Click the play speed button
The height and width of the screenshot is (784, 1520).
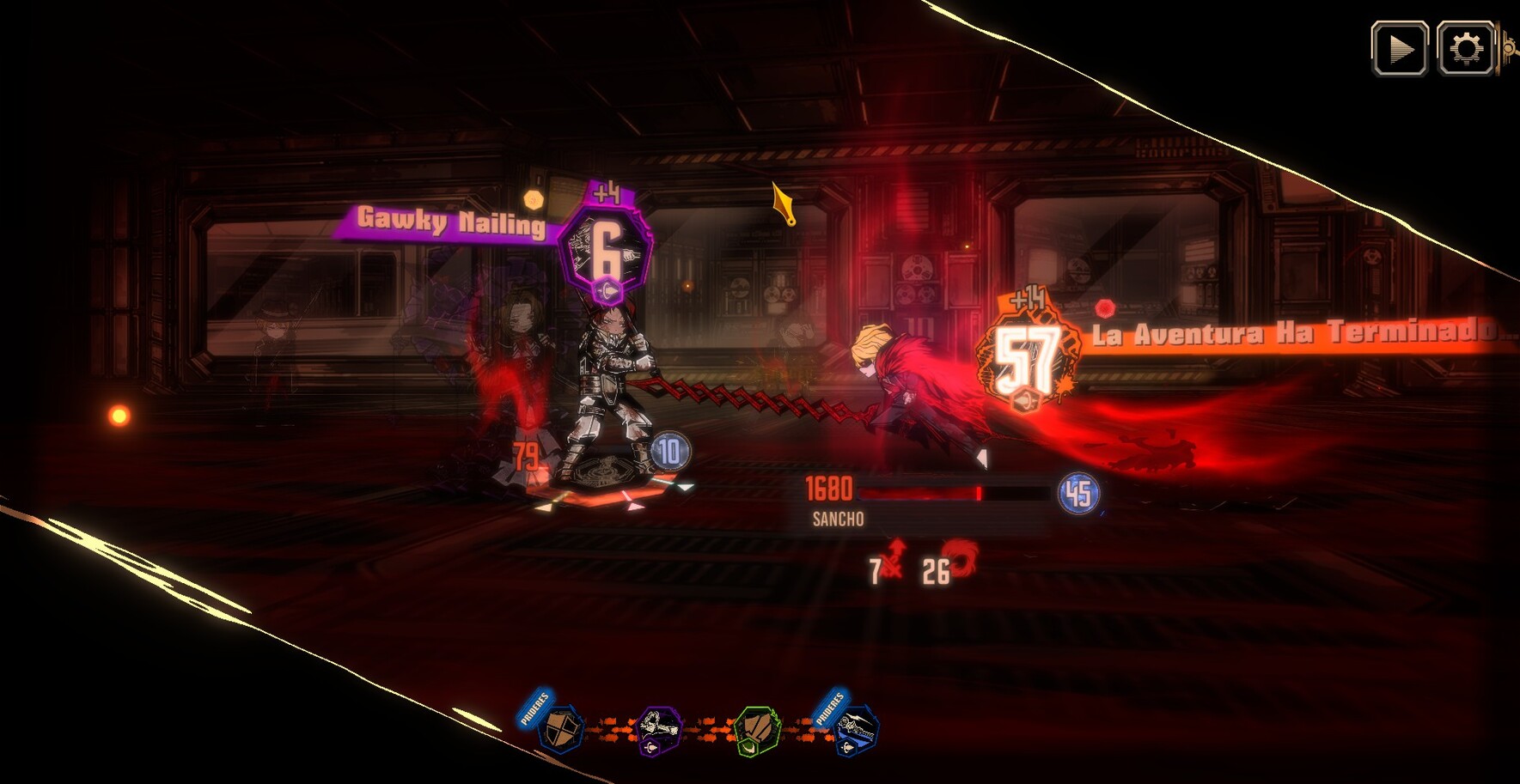point(1400,49)
